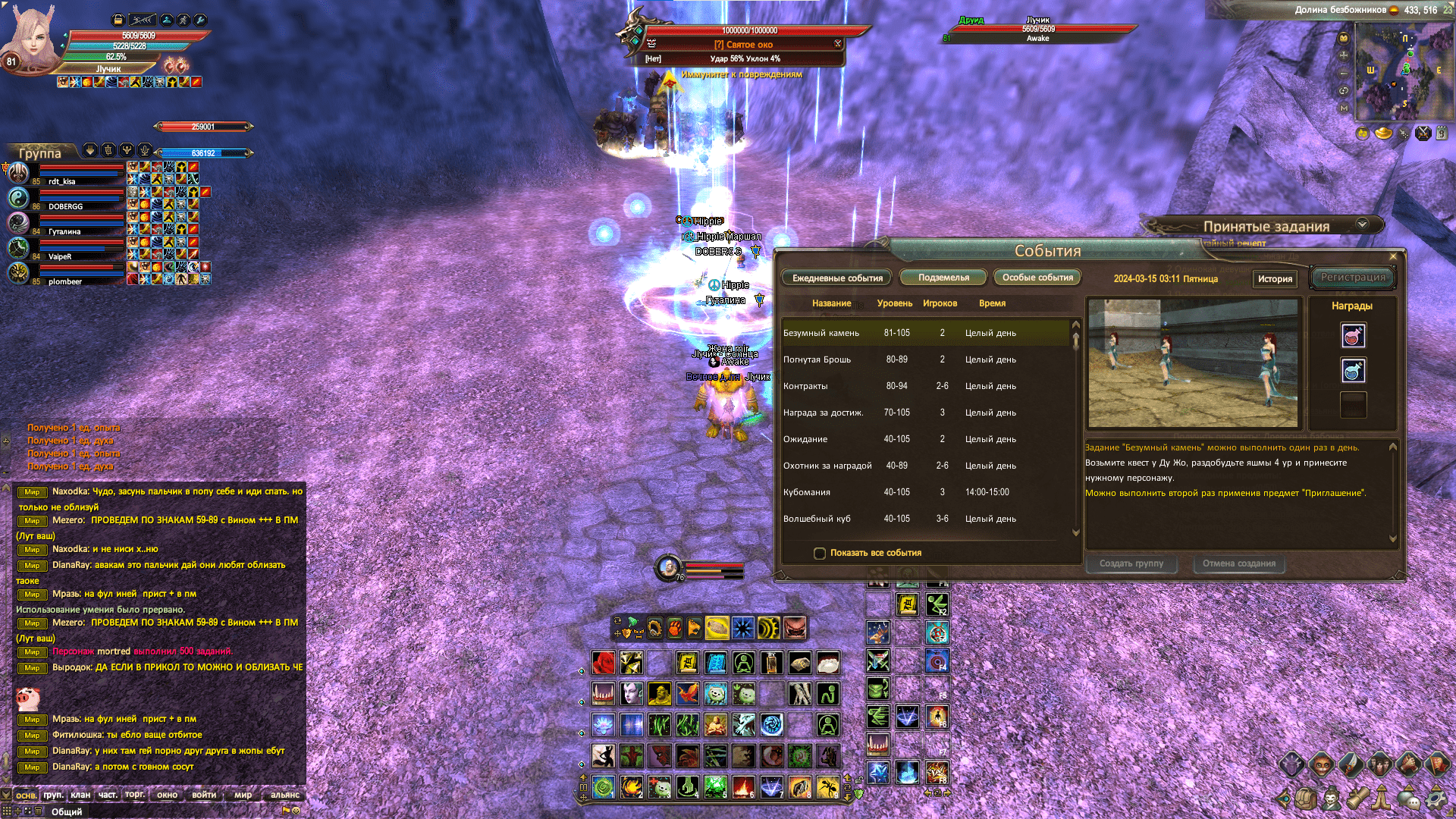This screenshot has height=819, width=1456.
Task: Open the calendar icon beneath the minimap
Action: pos(1442,132)
